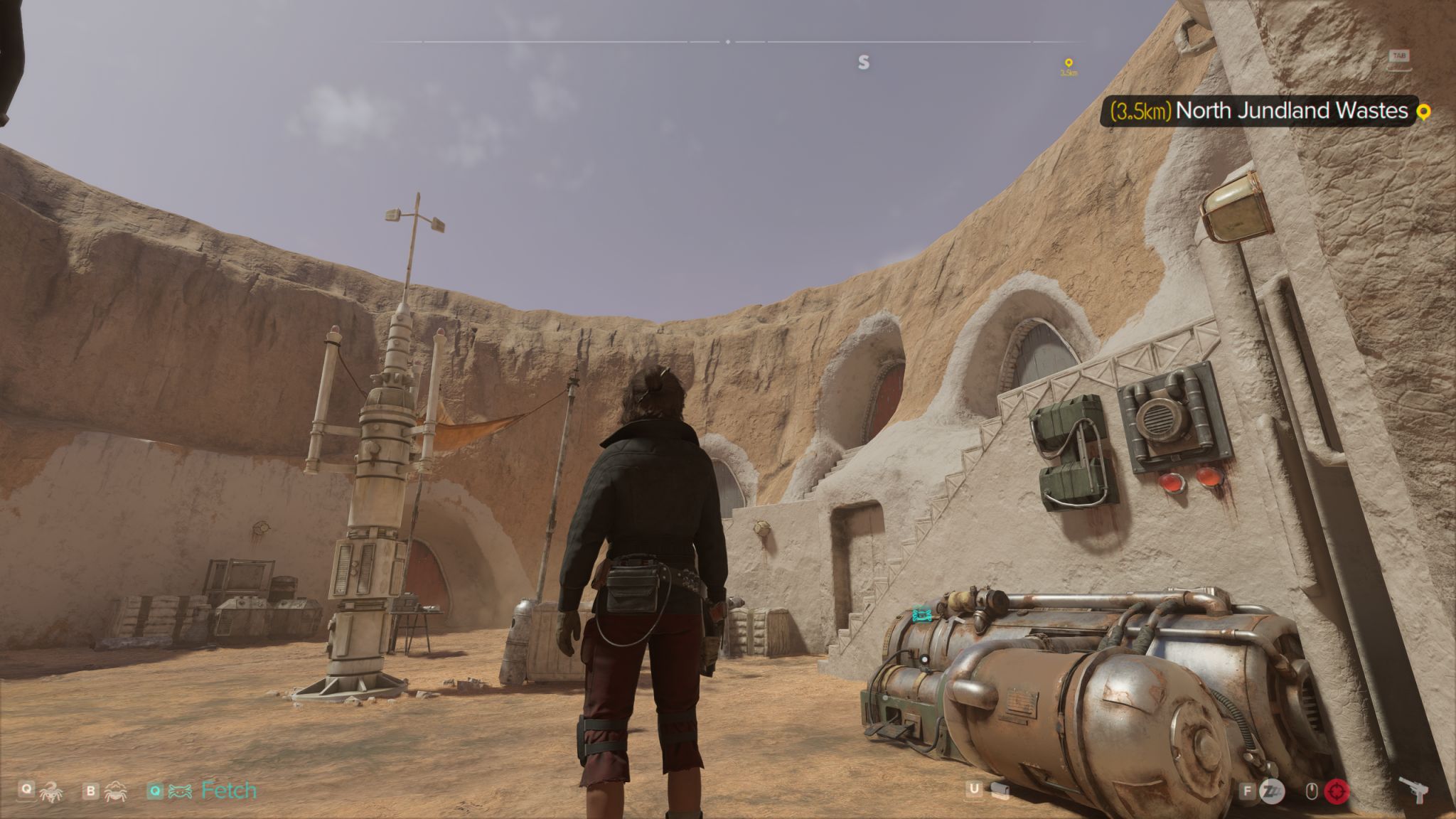
Task: Click the red crosshair target icon
Action: pos(1337,791)
